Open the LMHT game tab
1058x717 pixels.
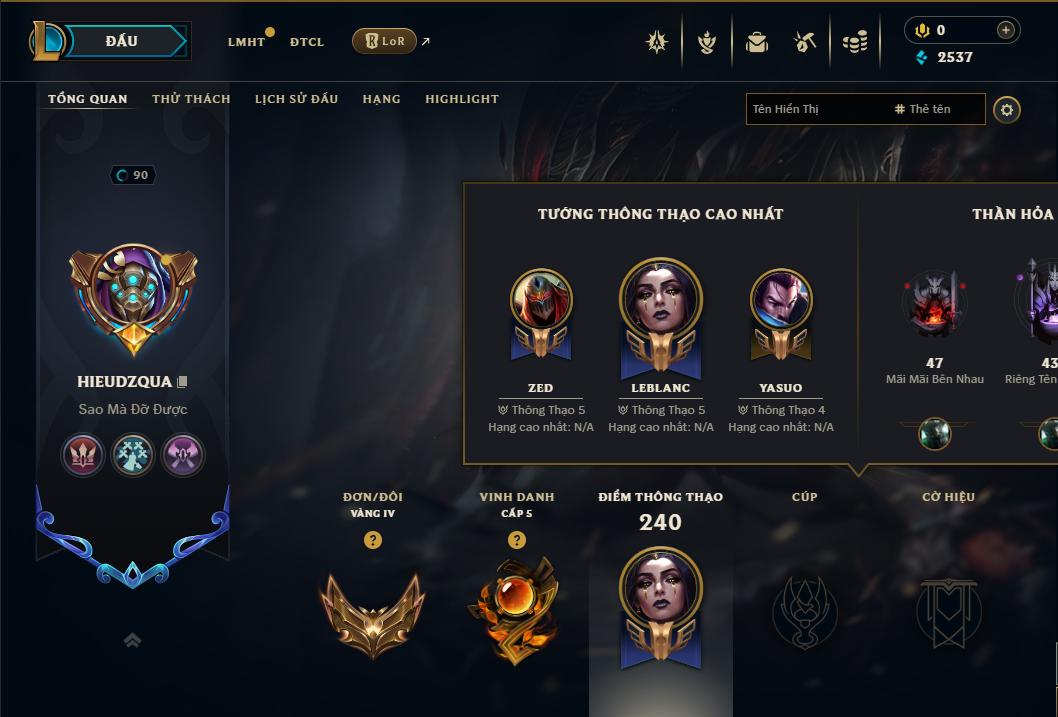pyautogui.click(x=246, y=42)
